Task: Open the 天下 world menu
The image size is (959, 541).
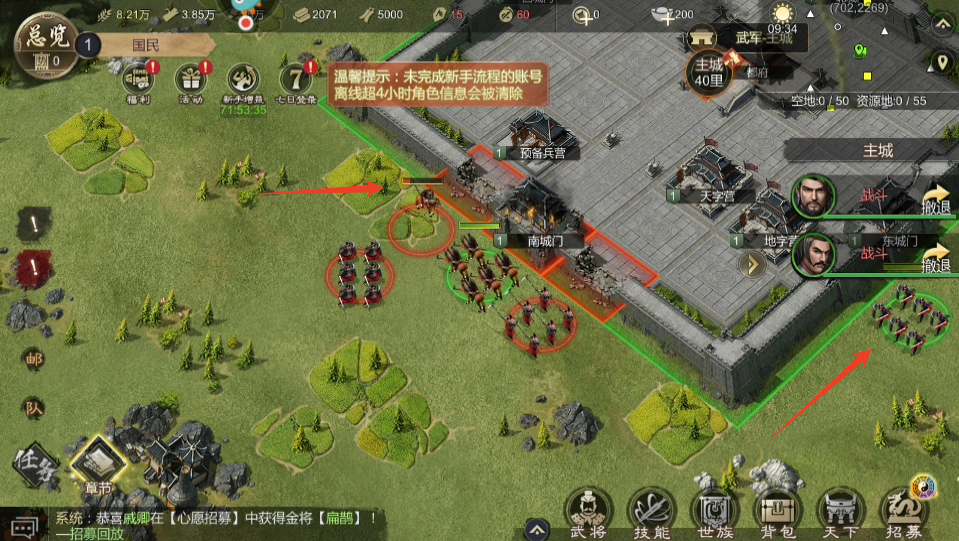Action: (x=840, y=511)
